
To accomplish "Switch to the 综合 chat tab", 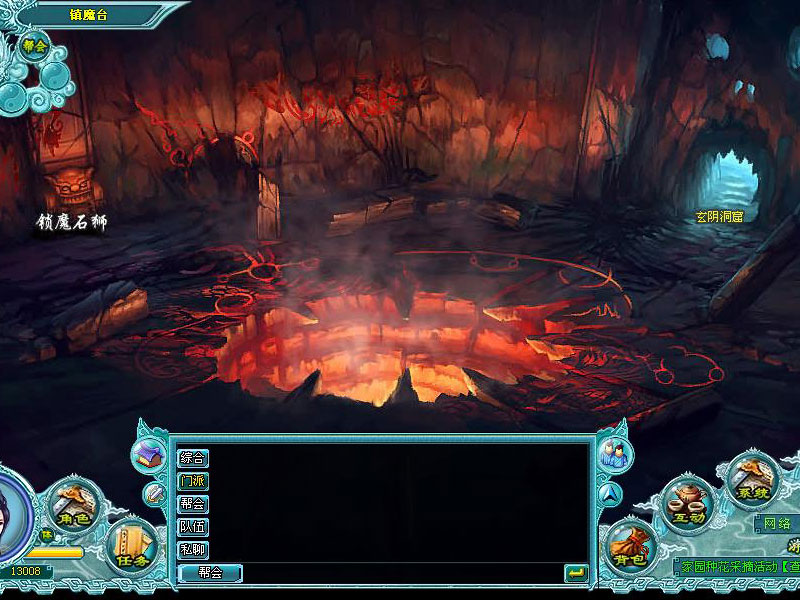I will [x=193, y=458].
